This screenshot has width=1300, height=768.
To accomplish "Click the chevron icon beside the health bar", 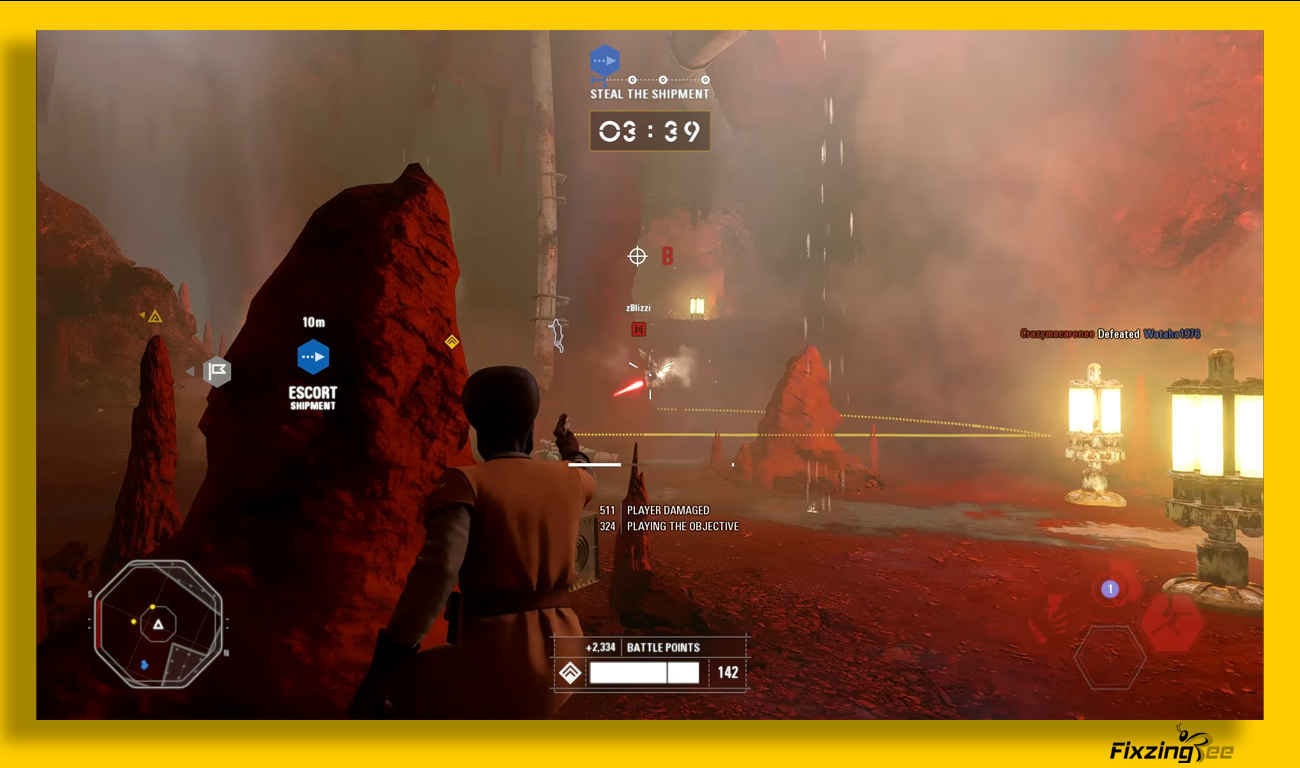I will pyautogui.click(x=570, y=673).
